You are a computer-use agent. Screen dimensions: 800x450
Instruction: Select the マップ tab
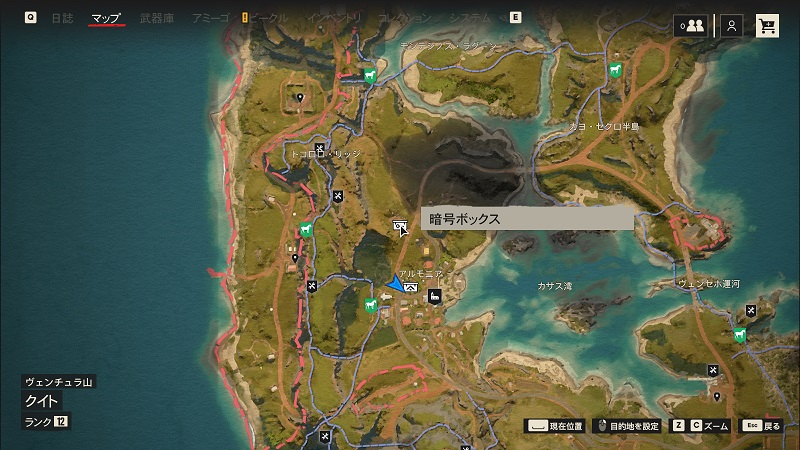click(x=106, y=18)
